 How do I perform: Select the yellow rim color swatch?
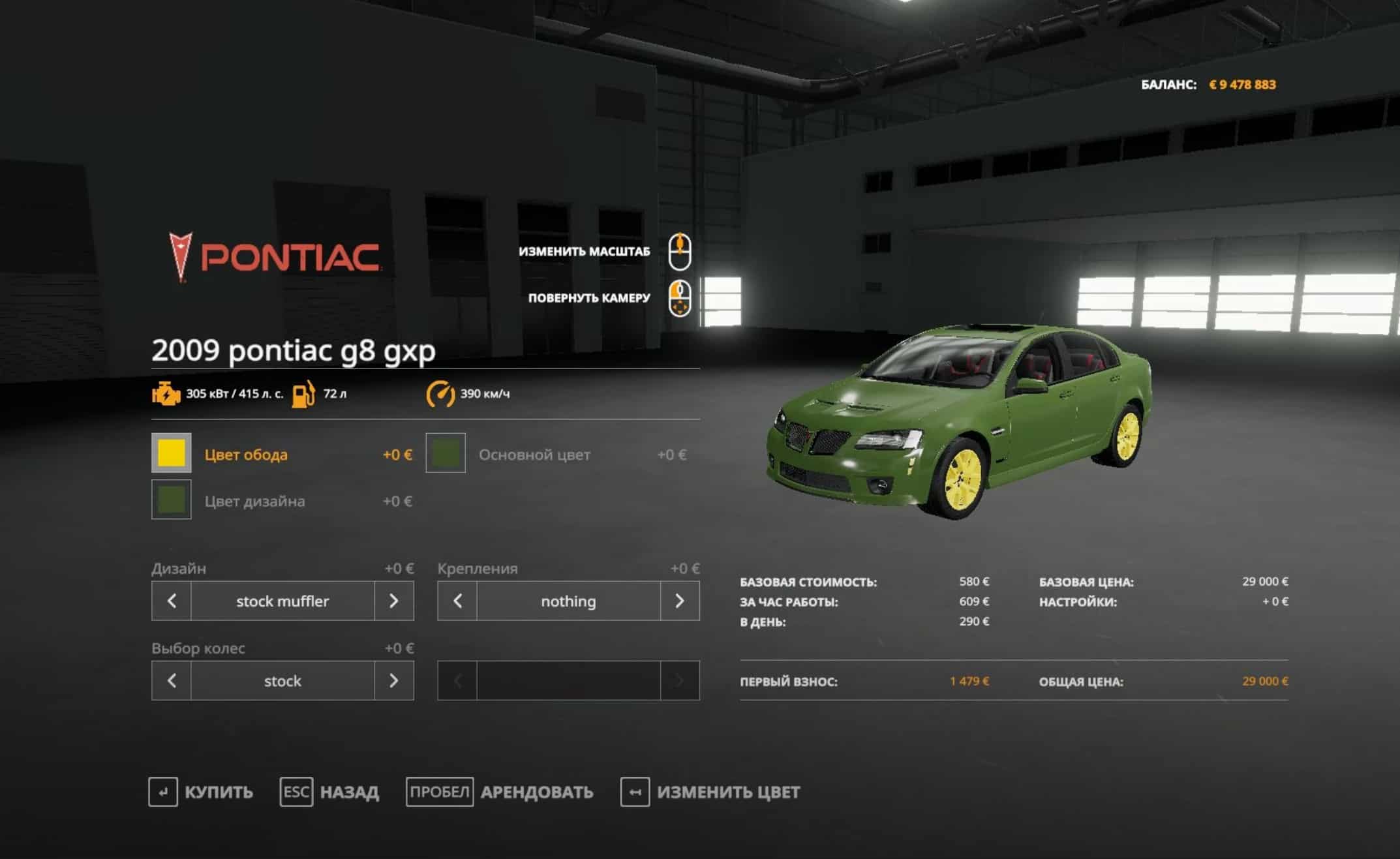coord(172,453)
